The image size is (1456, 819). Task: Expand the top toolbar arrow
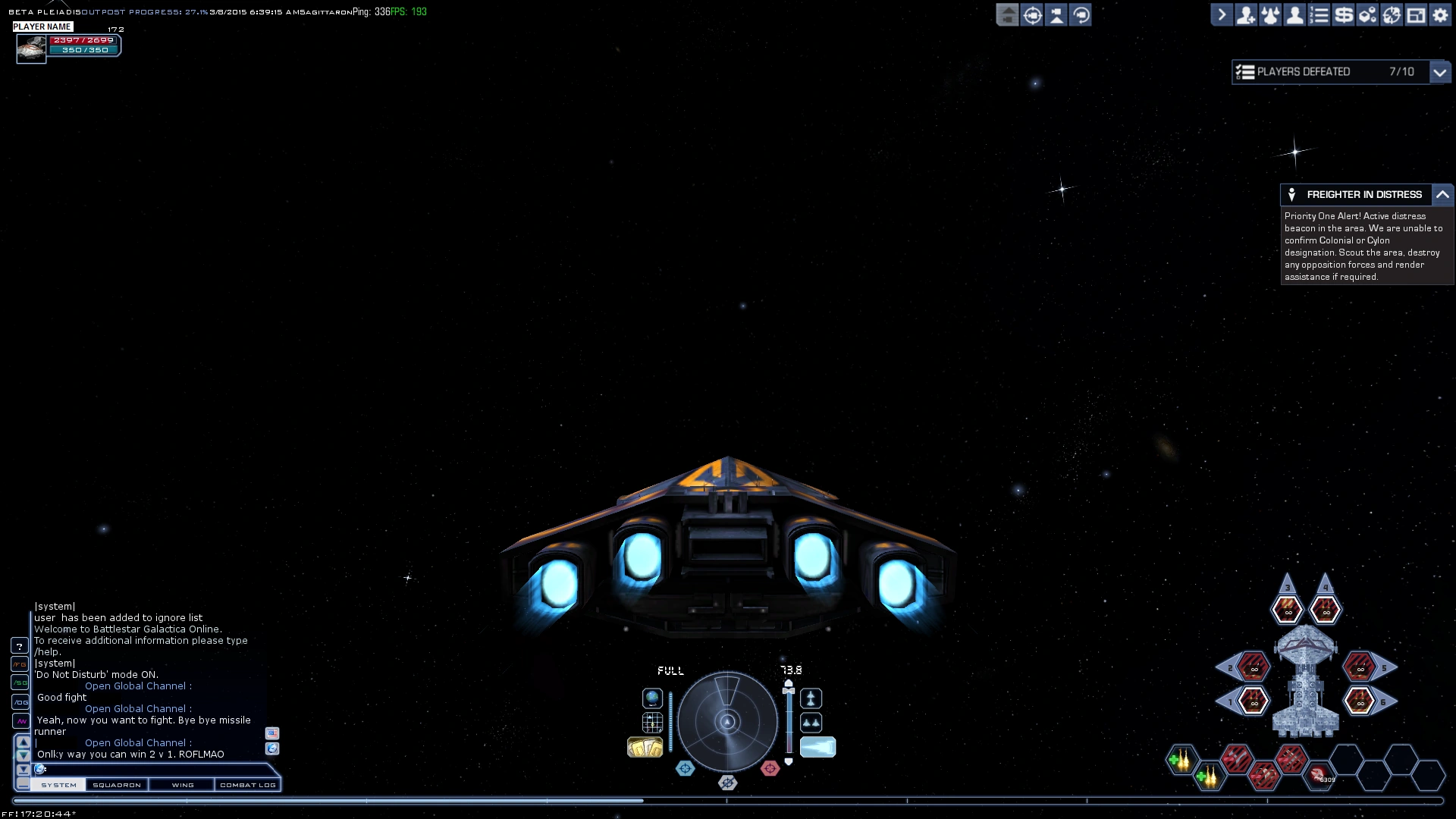click(x=1222, y=14)
